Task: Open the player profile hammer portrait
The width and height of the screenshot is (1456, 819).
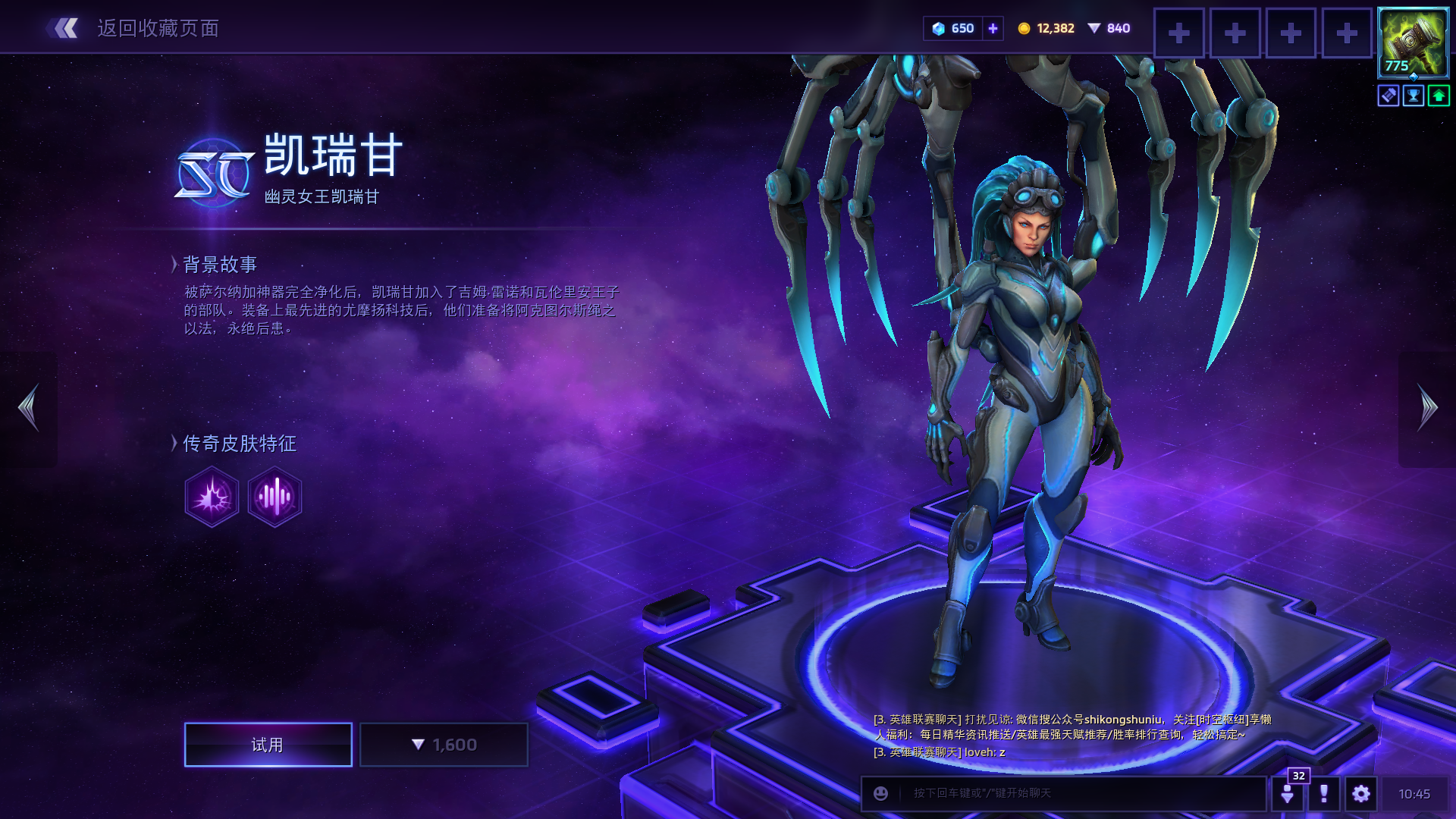Action: click(1413, 42)
